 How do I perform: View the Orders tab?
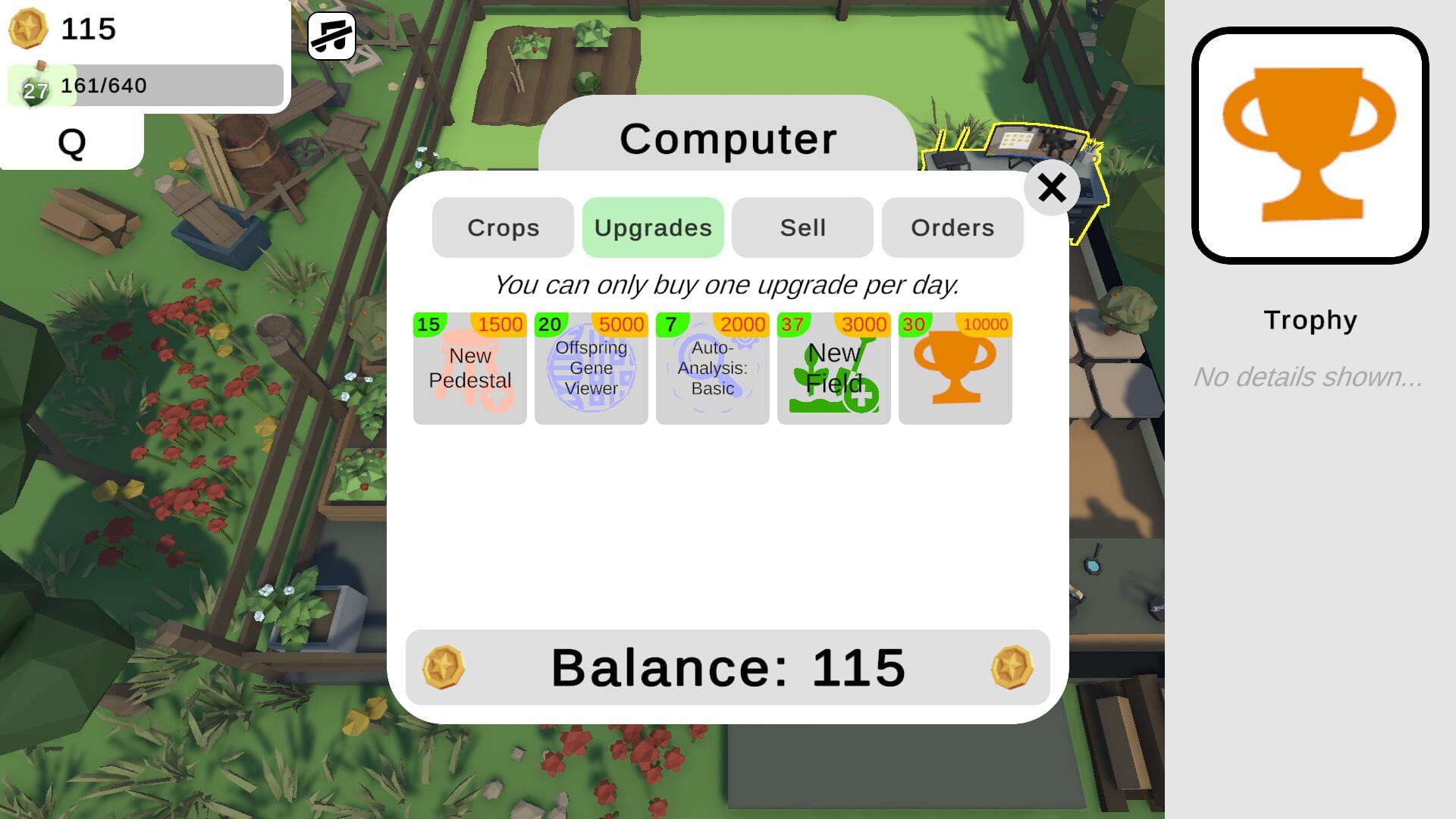[x=952, y=227]
